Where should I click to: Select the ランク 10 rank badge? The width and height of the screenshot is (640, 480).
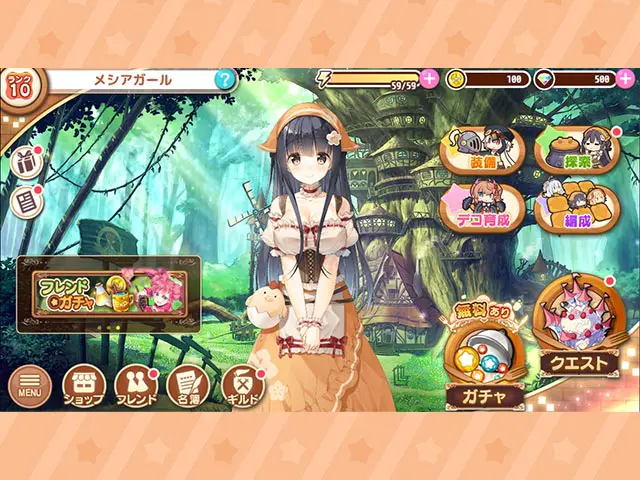pos(19,86)
